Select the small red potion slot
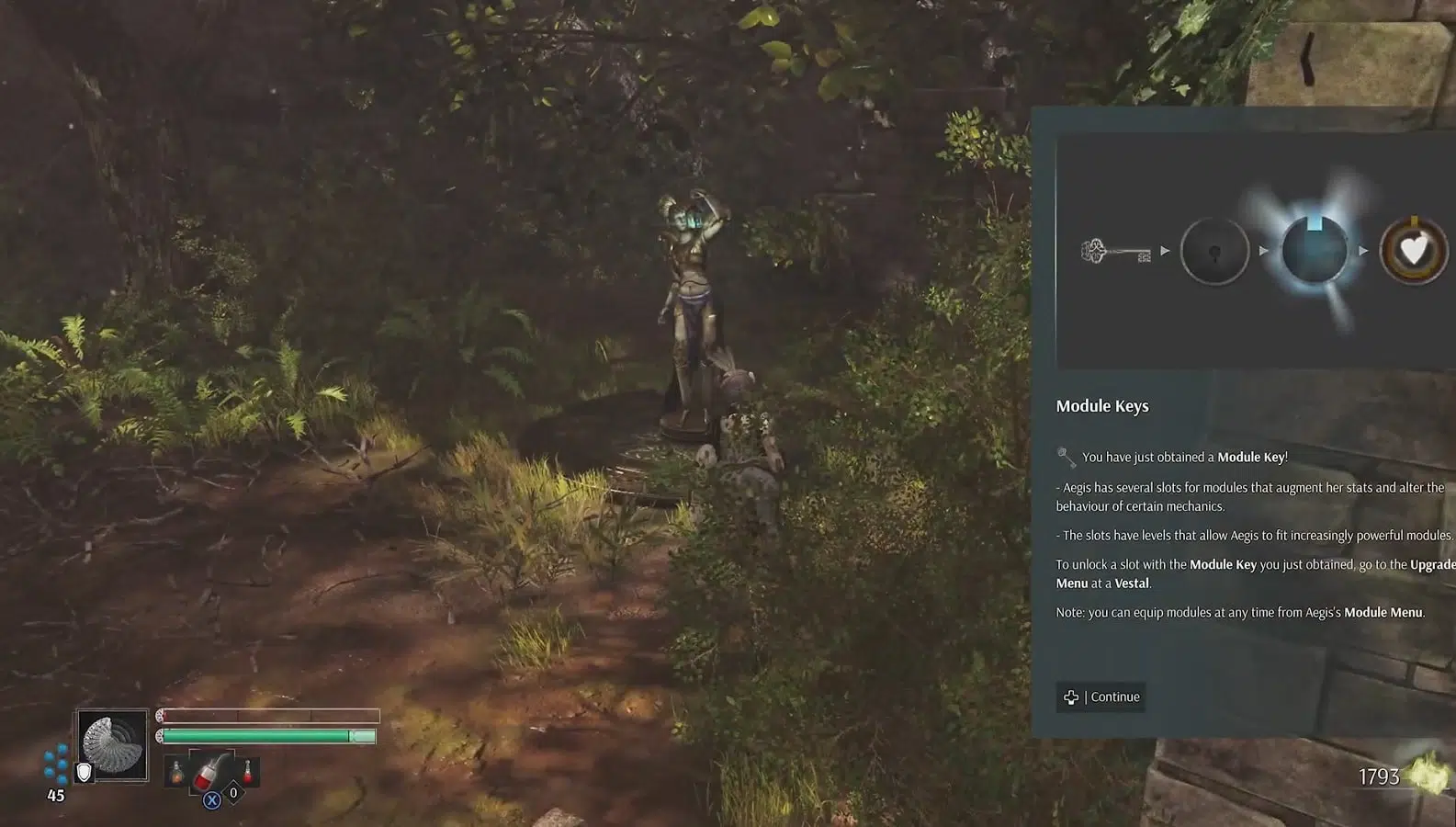 click(x=247, y=772)
